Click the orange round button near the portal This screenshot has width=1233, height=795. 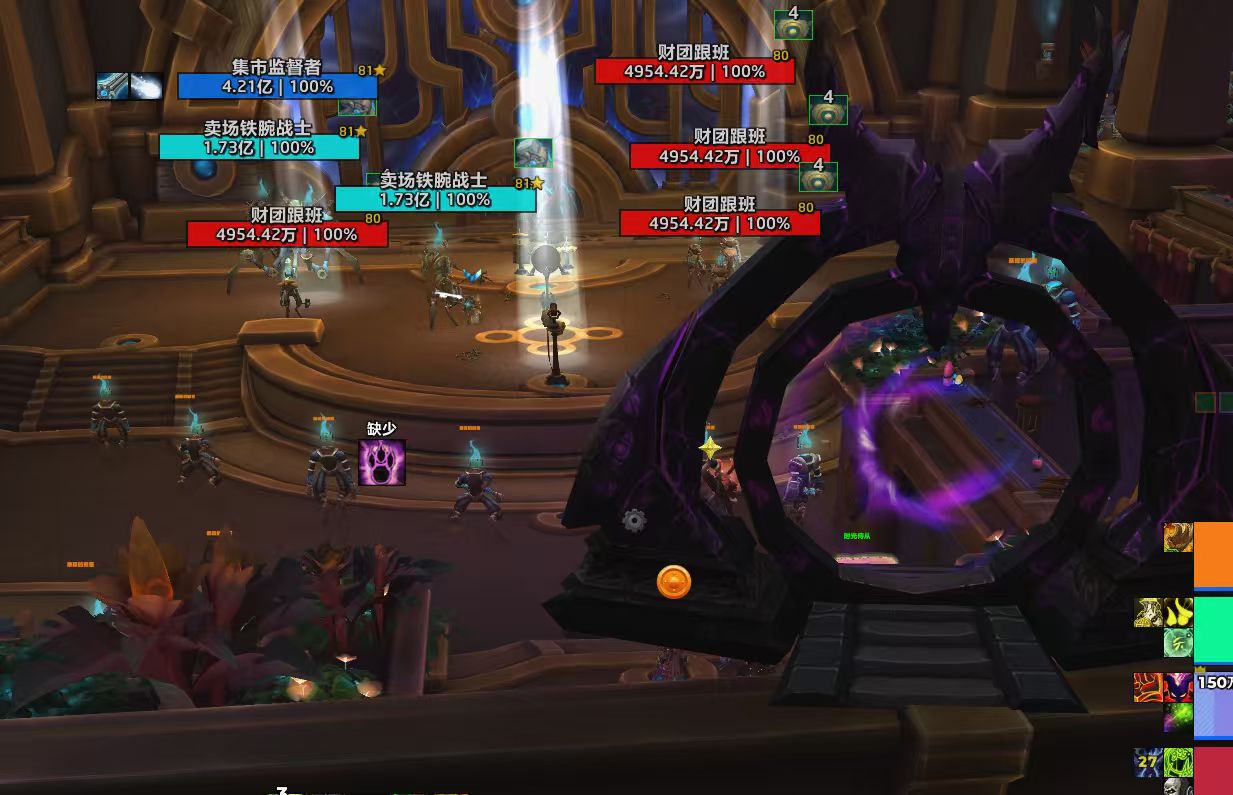674,582
